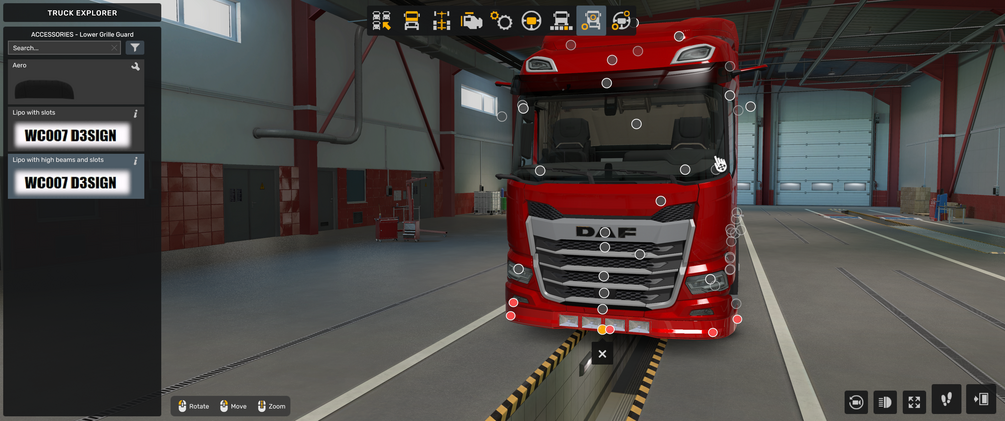The image size is (1005, 421).
Task: Activate the footsteps walk-around mode
Action: (946, 399)
